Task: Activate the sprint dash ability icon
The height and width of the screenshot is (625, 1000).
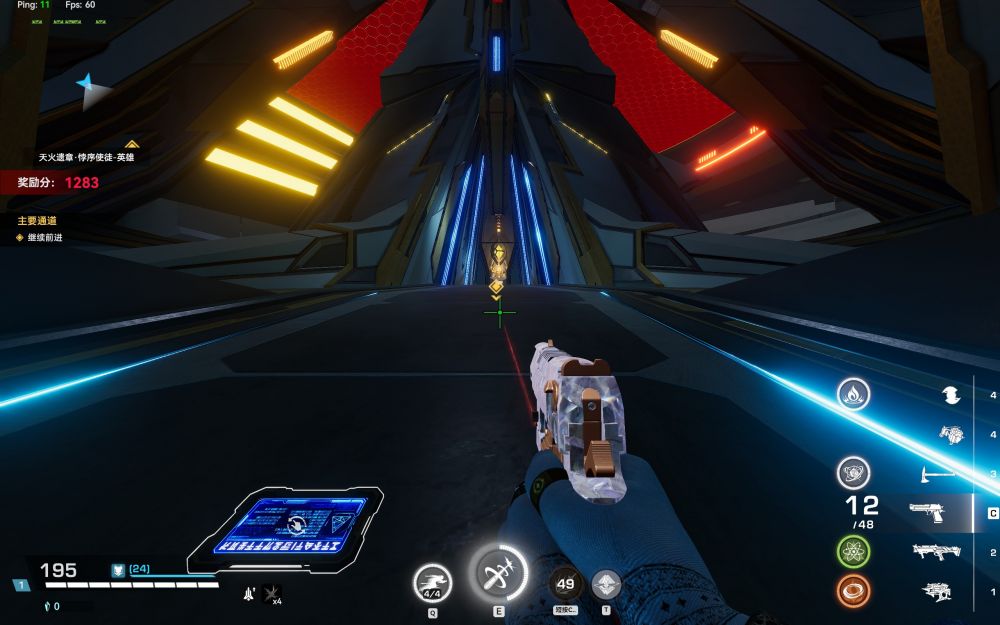Action: coord(433,581)
